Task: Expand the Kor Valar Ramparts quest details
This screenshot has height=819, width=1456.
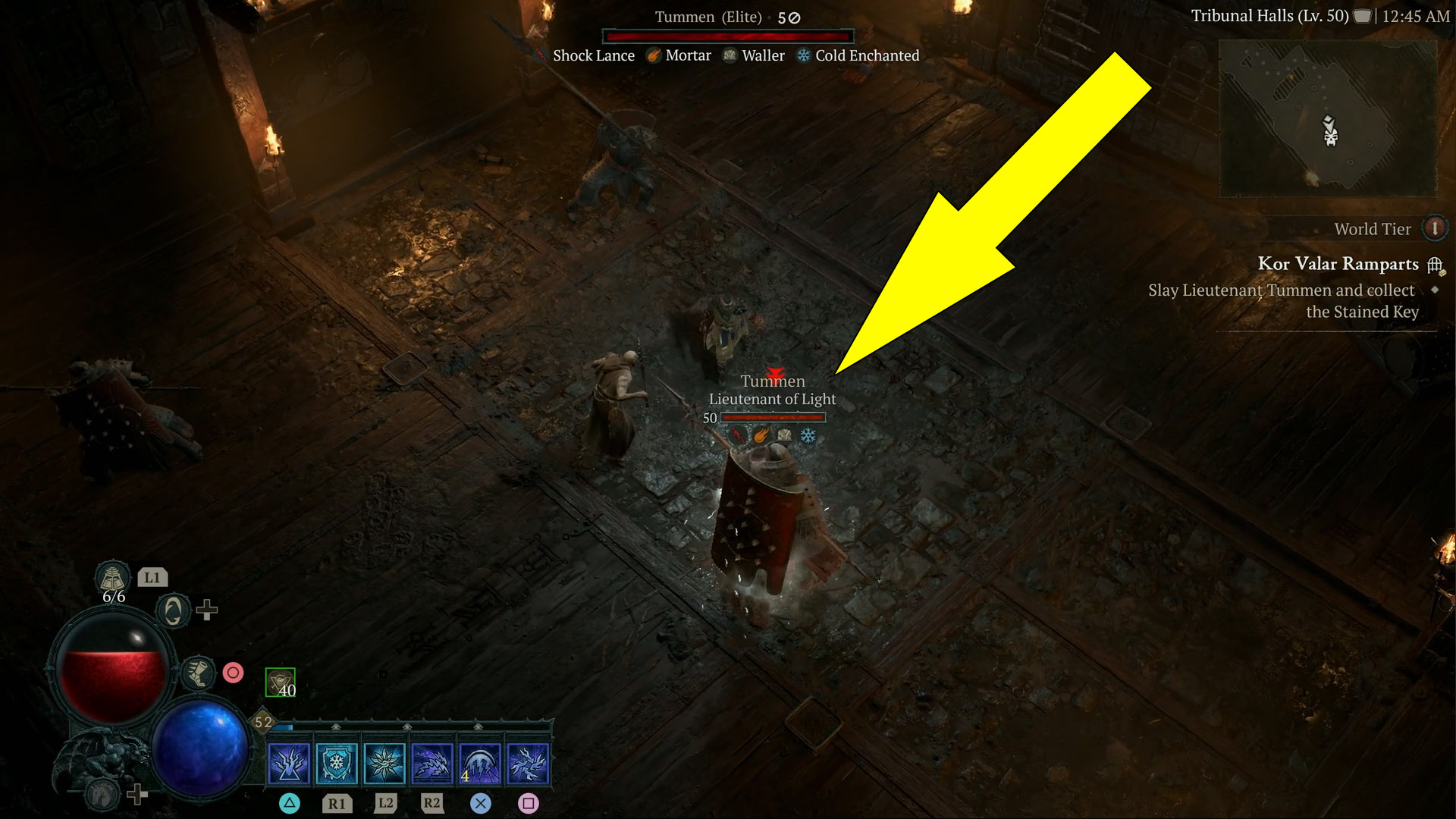Action: pos(1282,300)
